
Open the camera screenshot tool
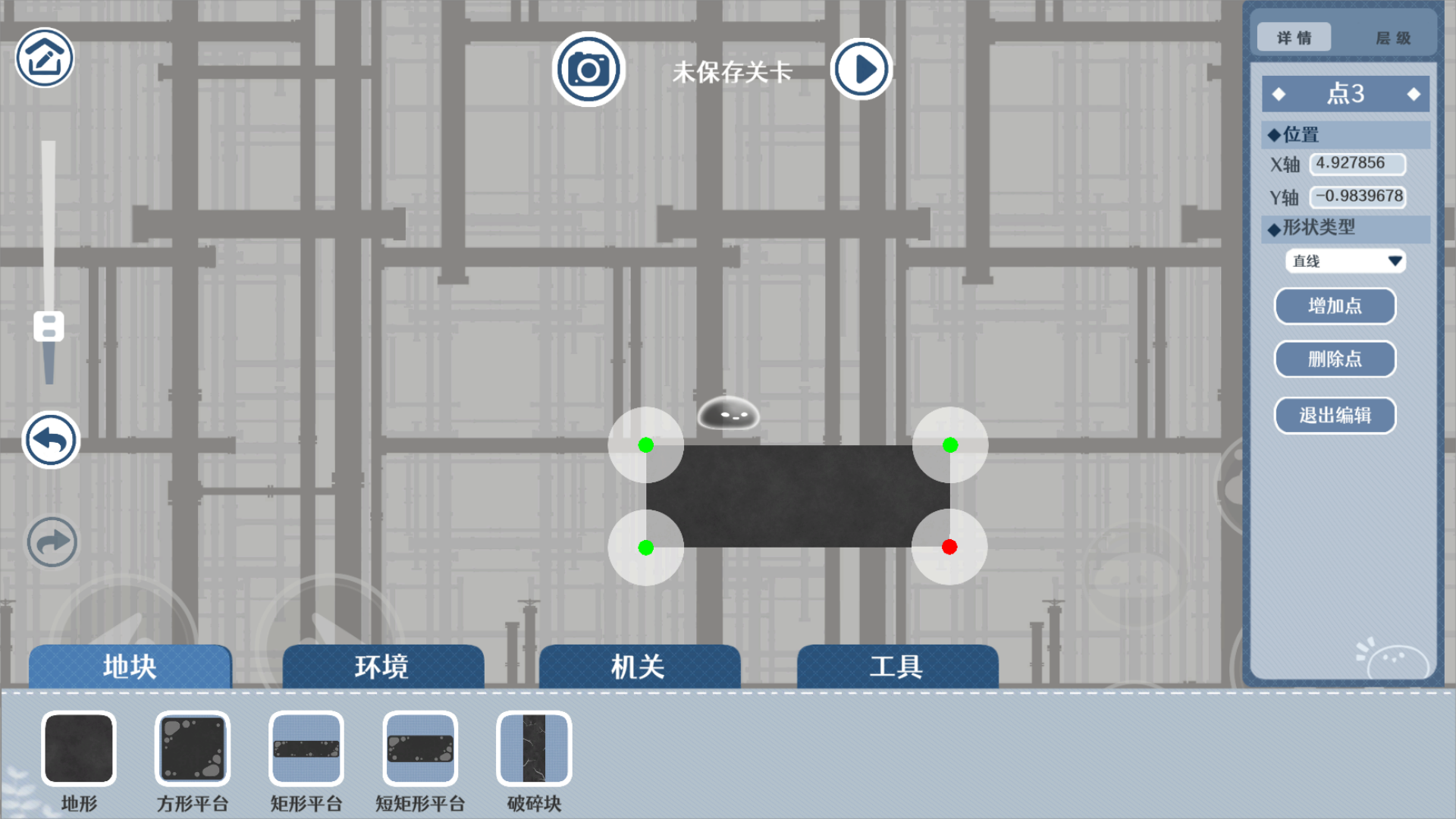tap(588, 68)
